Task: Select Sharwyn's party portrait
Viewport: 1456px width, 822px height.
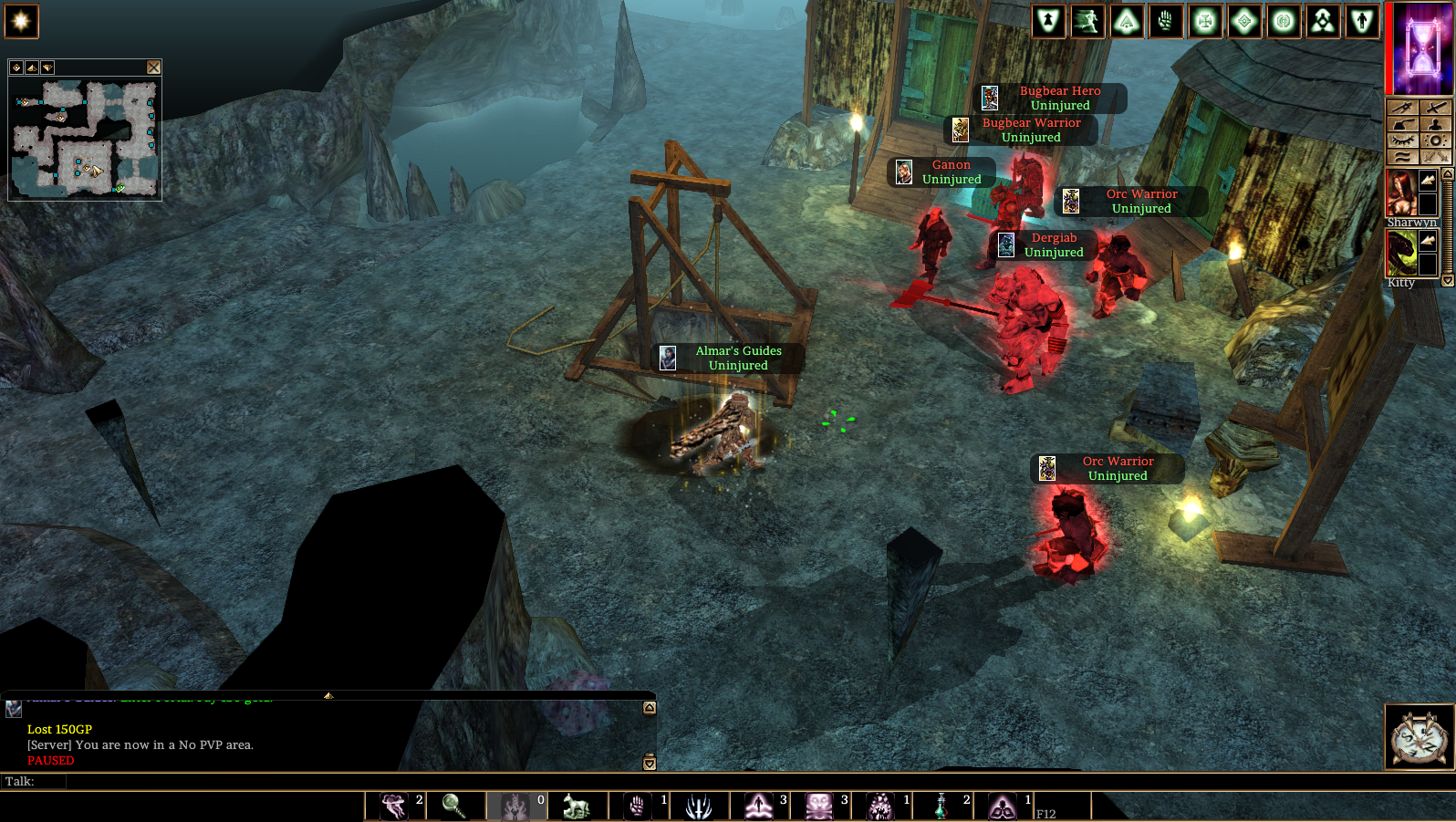Action: (1401, 192)
